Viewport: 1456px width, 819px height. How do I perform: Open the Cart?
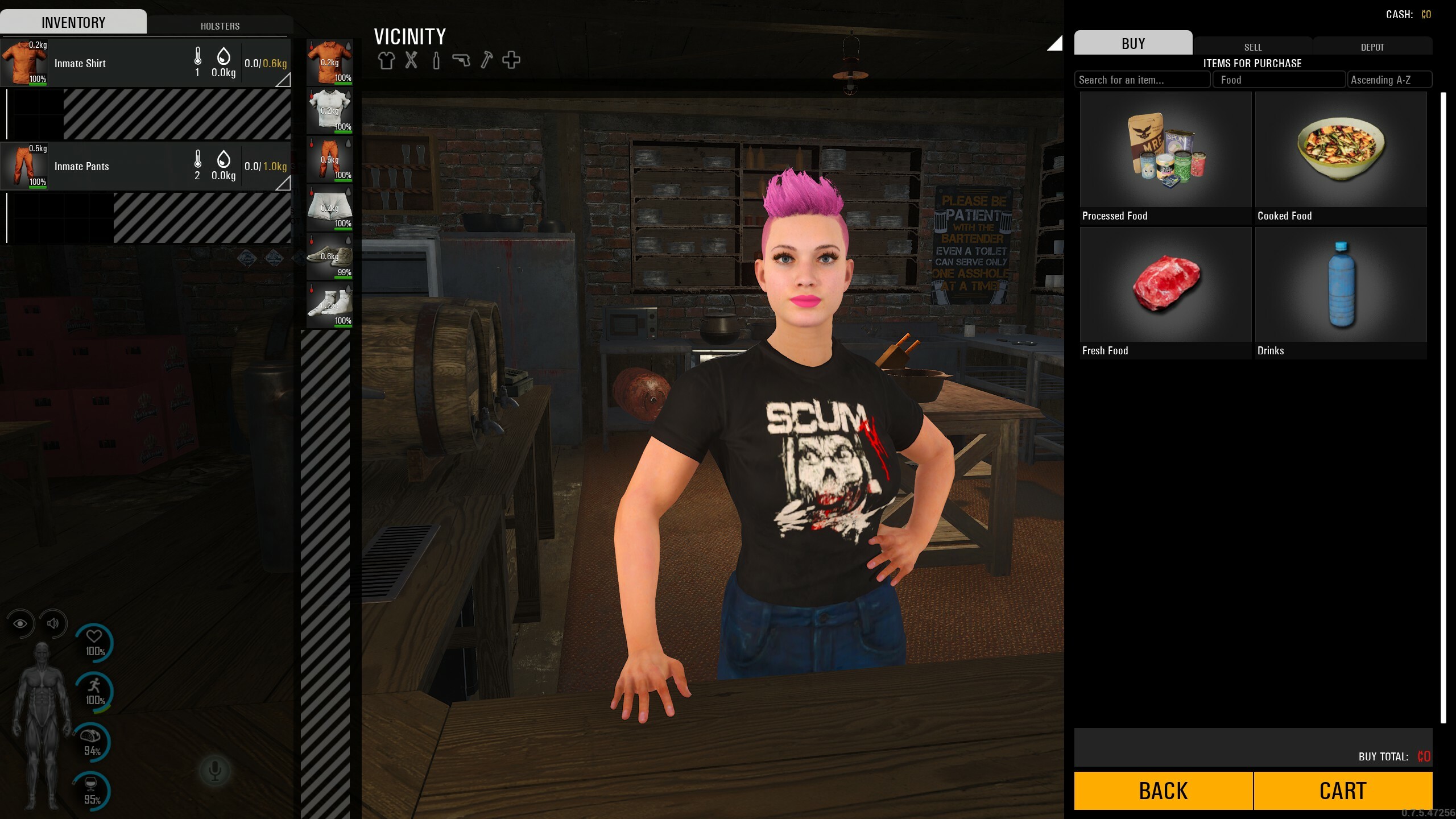1343,791
